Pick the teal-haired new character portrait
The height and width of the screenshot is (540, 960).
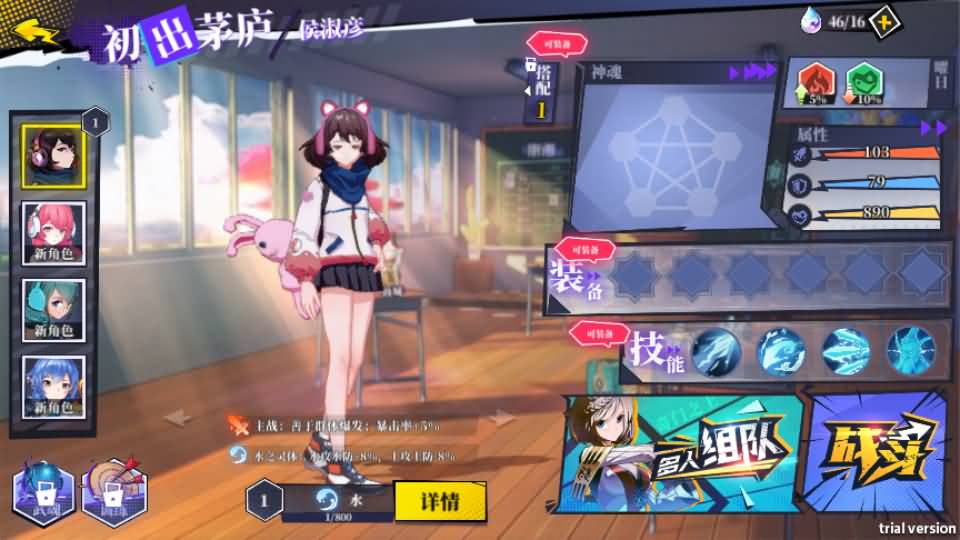(x=54, y=310)
